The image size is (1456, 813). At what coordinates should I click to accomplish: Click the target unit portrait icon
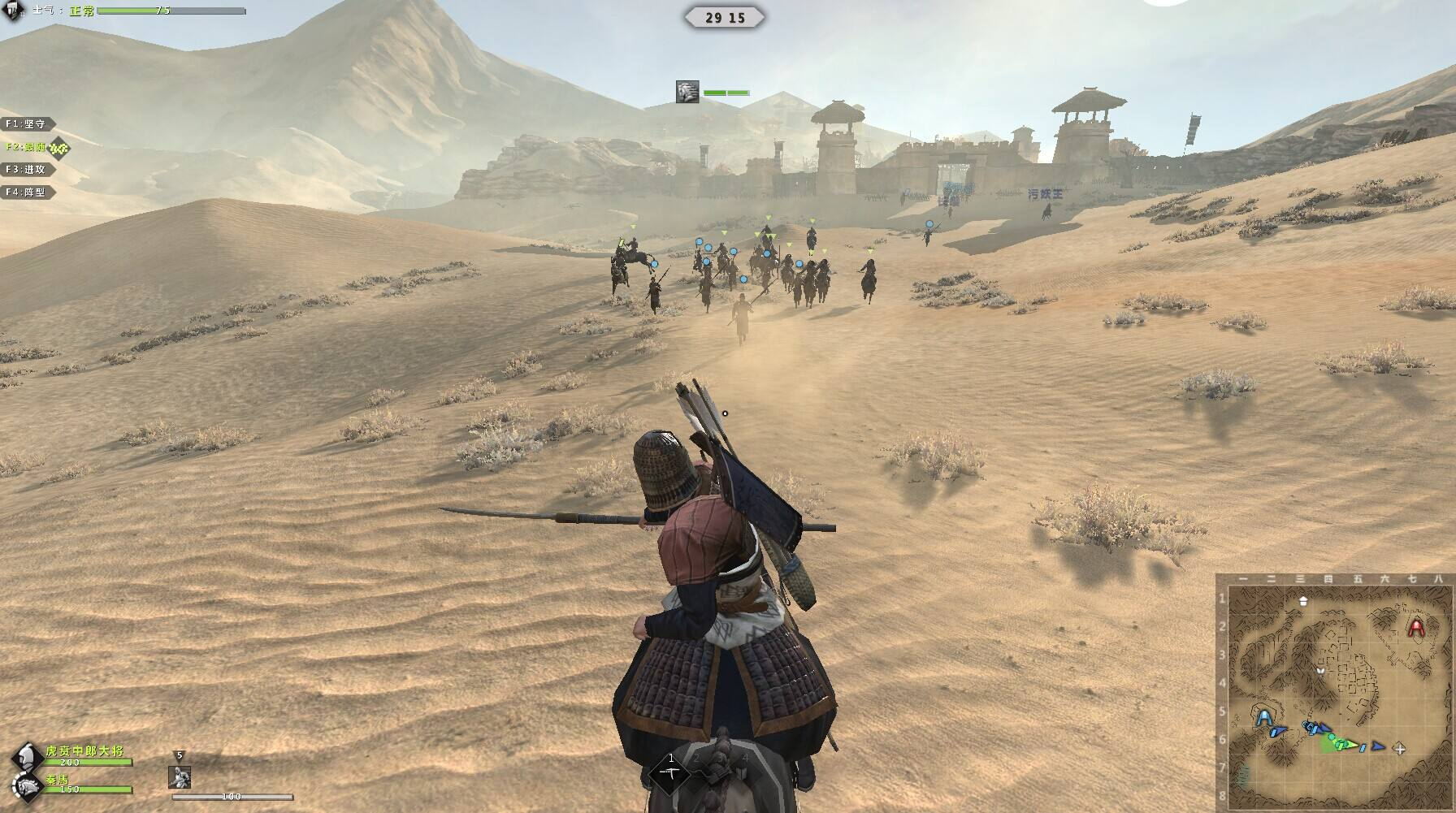coord(687,92)
